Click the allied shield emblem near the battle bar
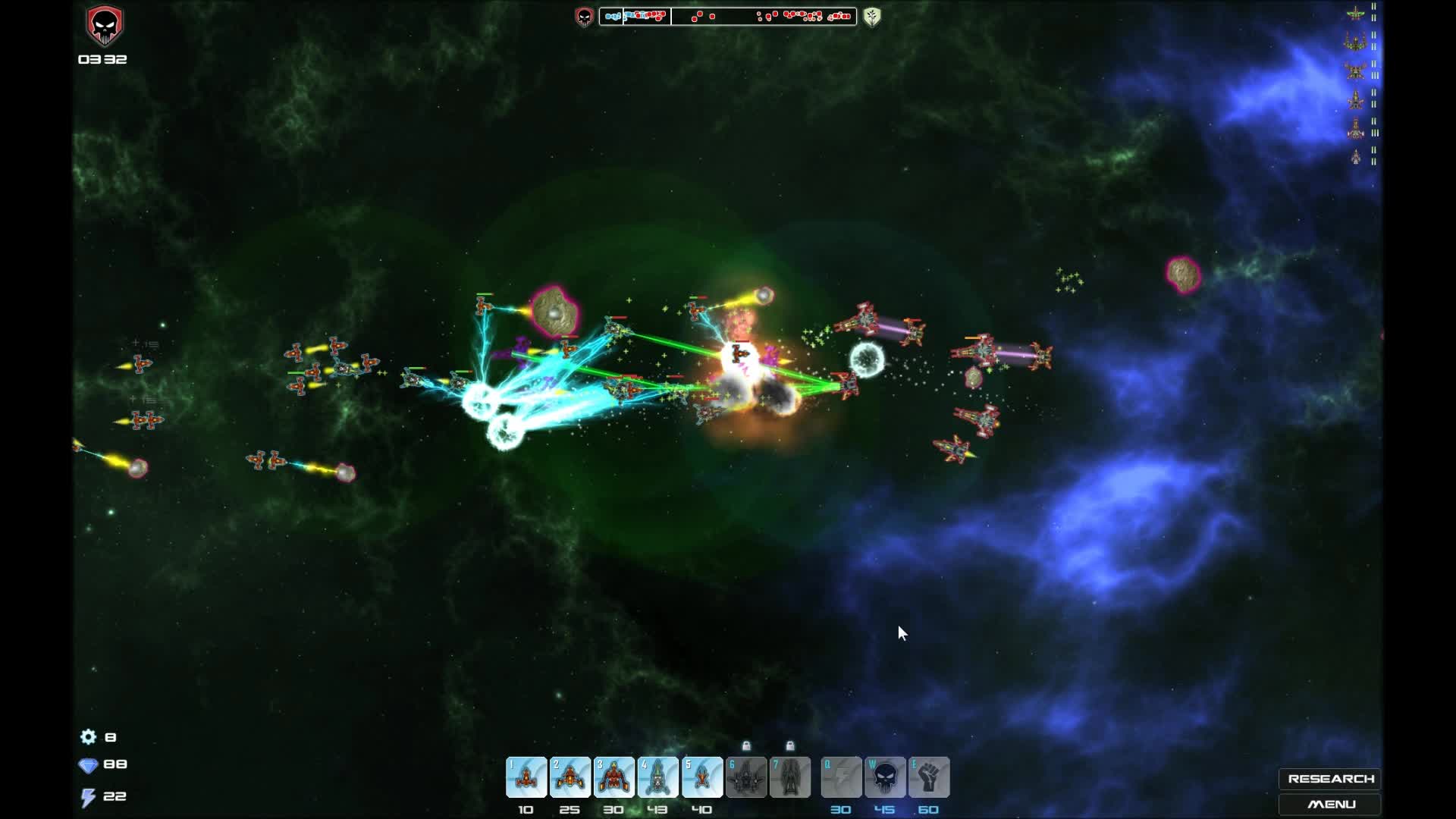The image size is (1456, 819). [x=871, y=16]
